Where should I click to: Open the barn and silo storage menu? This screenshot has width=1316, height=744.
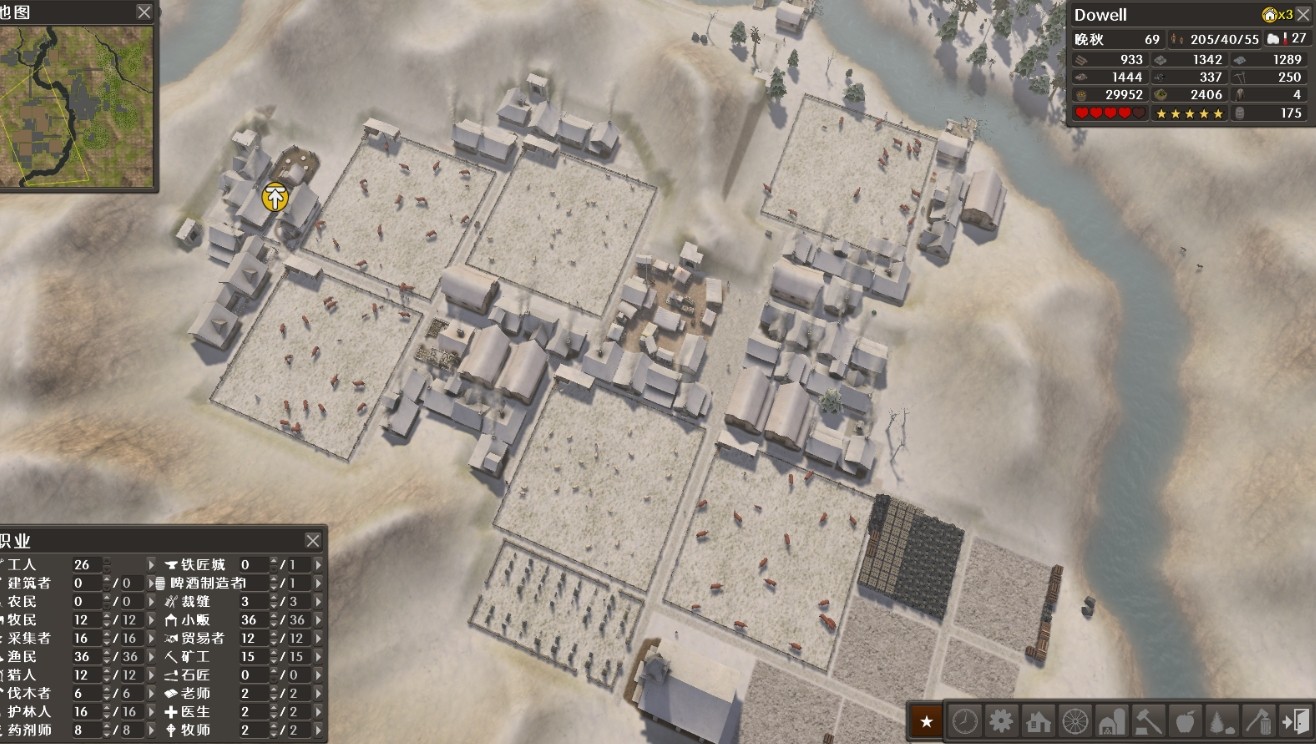click(x=1111, y=720)
